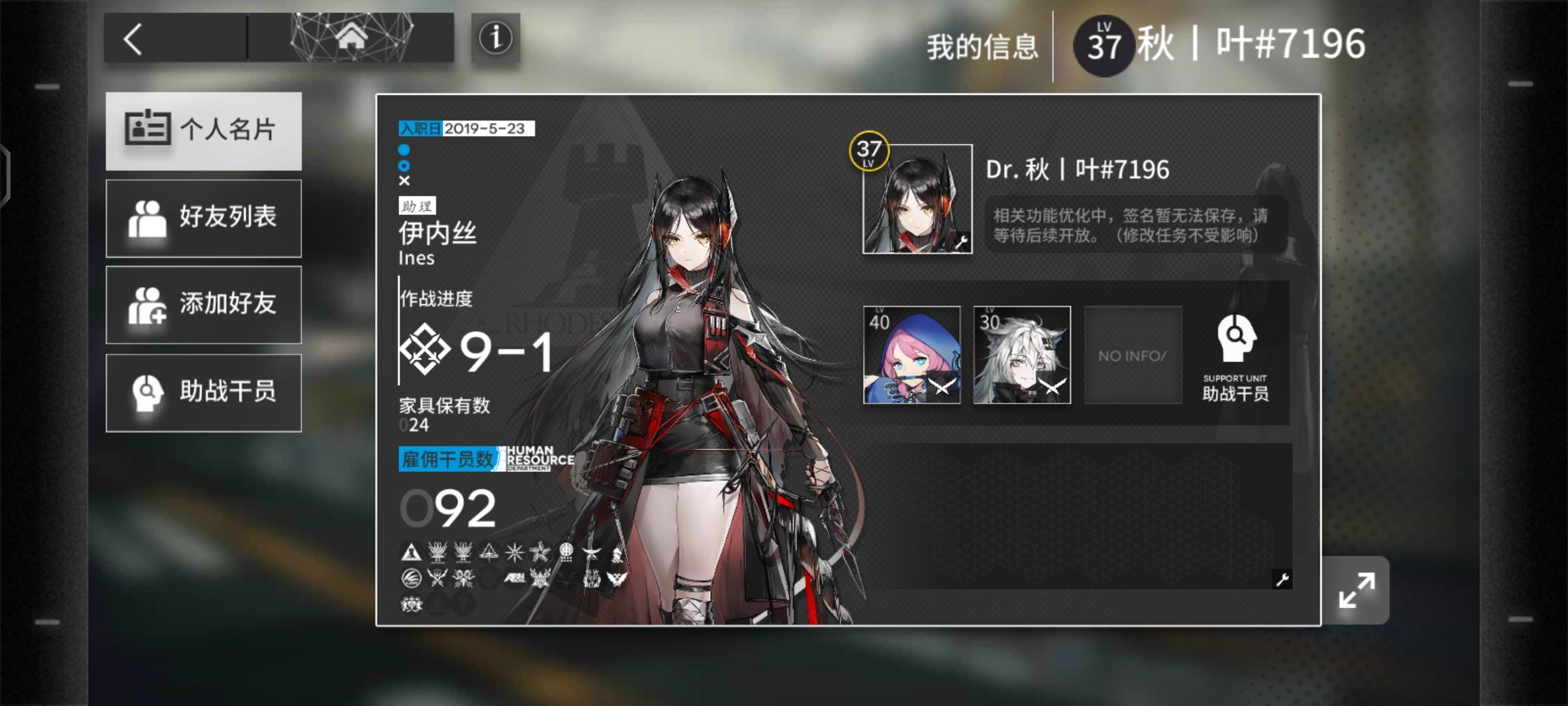Click the wrench icon on the Doctor avatar
This screenshot has width=1568, height=706.
961,241
